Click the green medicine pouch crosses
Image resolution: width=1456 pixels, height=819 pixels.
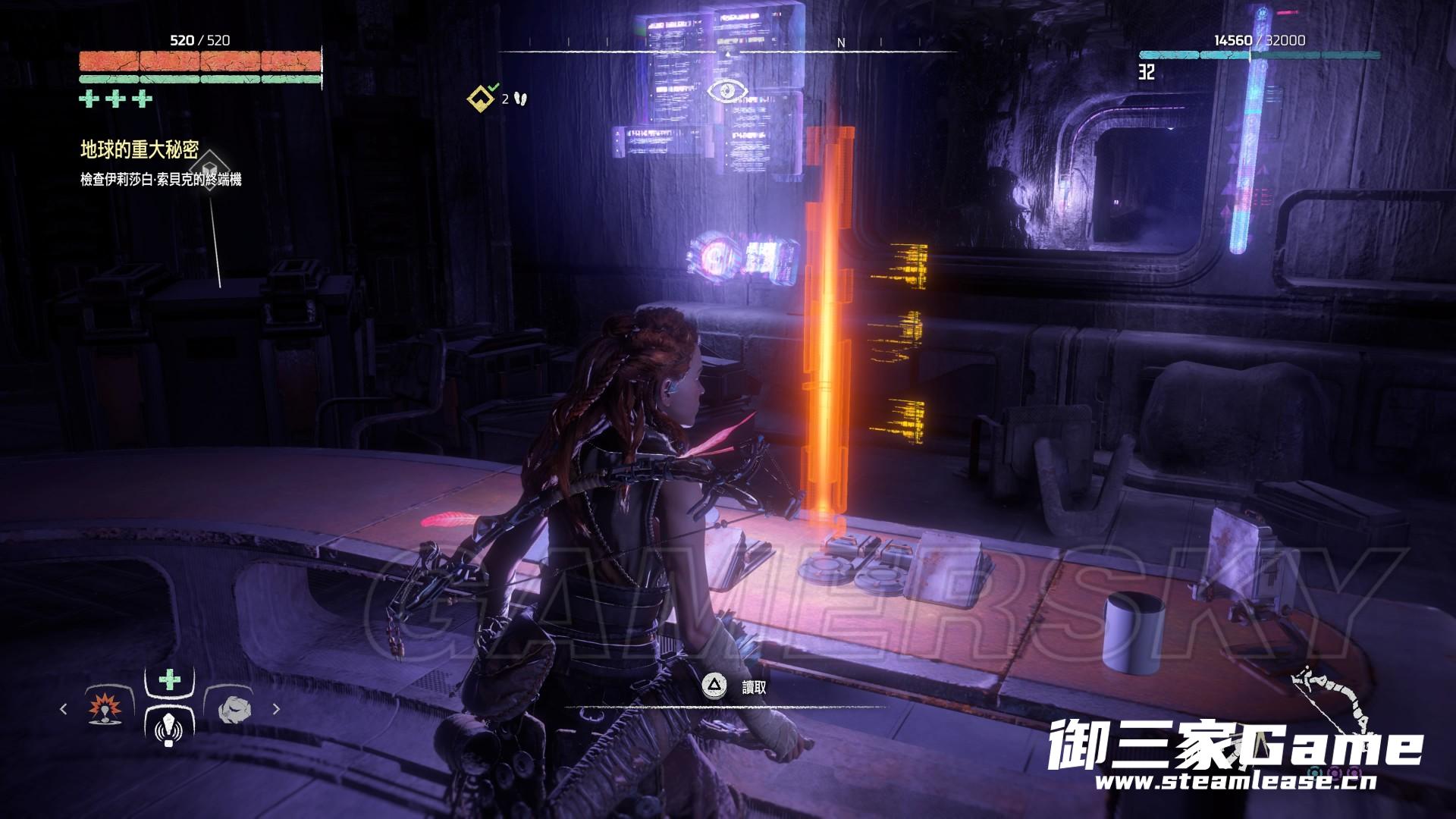coord(115,99)
